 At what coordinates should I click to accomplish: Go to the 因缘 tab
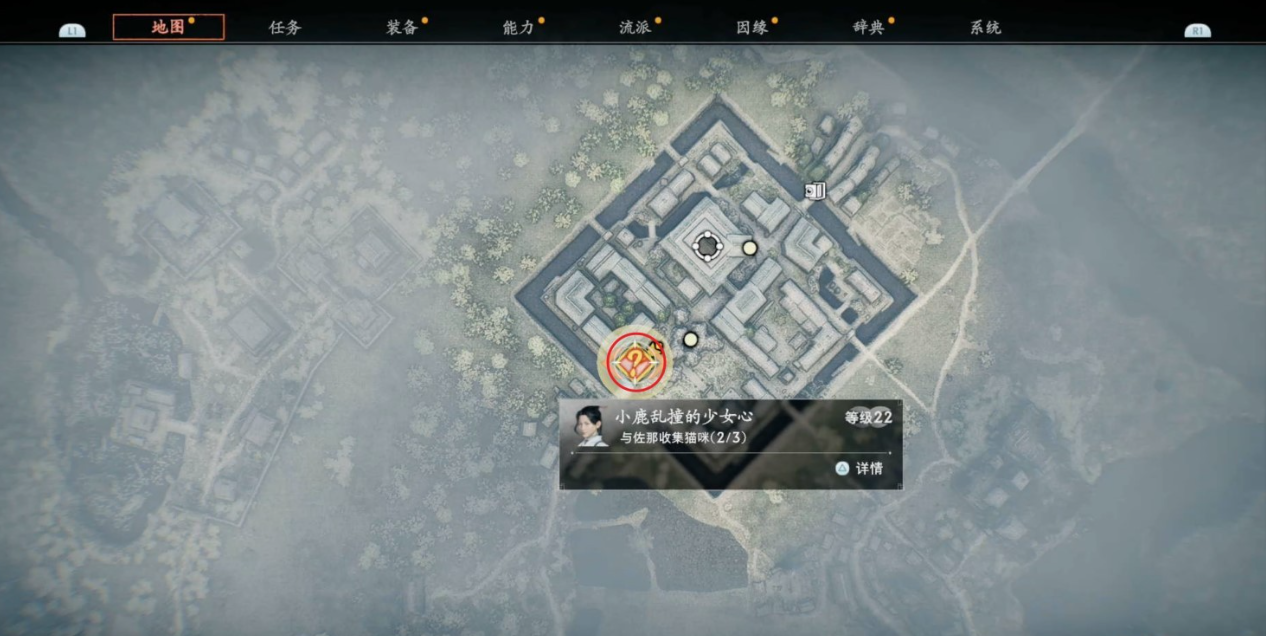pyautogui.click(x=752, y=28)
